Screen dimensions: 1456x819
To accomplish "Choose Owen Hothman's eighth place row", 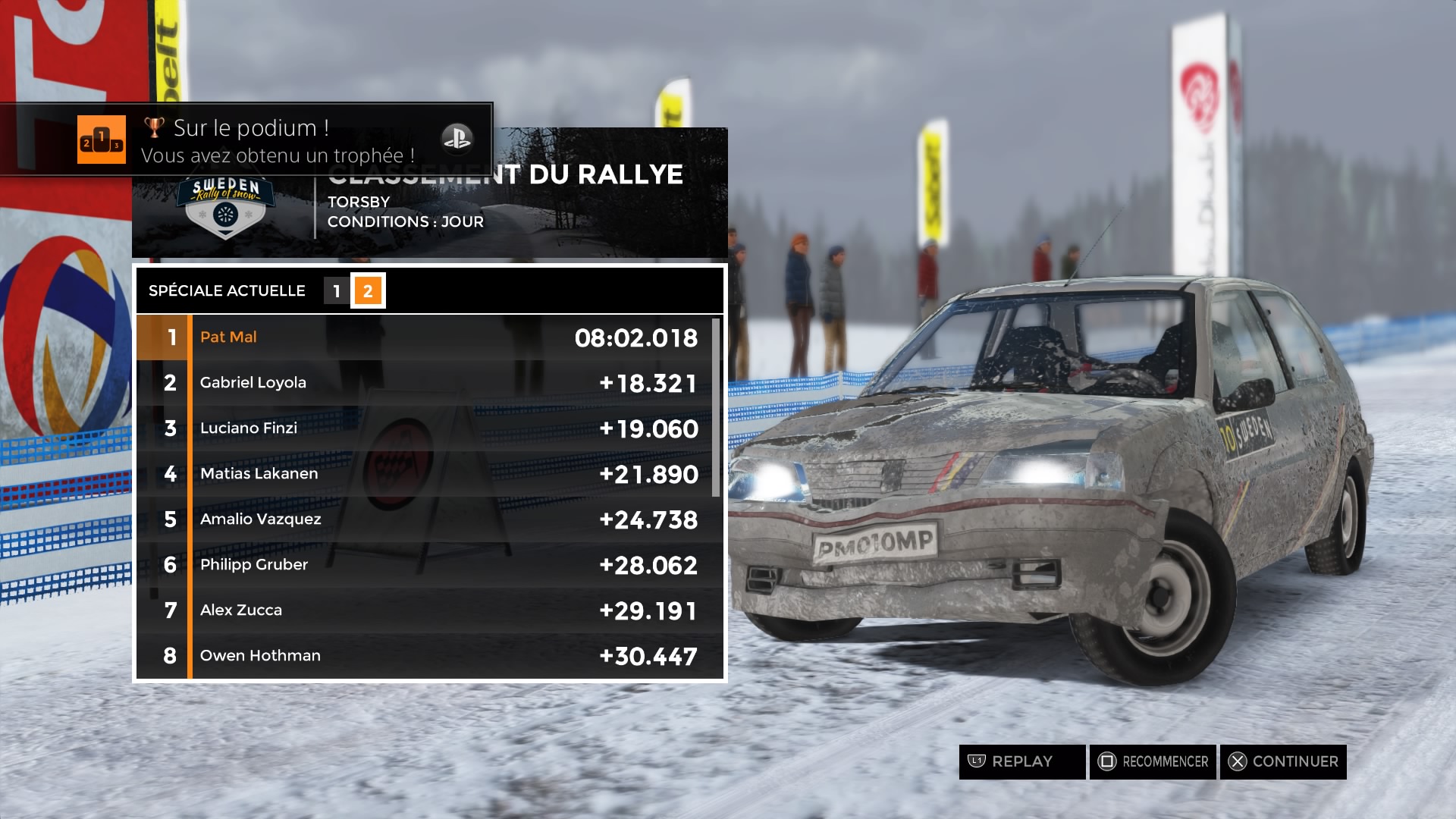I will tap(425, 656).
